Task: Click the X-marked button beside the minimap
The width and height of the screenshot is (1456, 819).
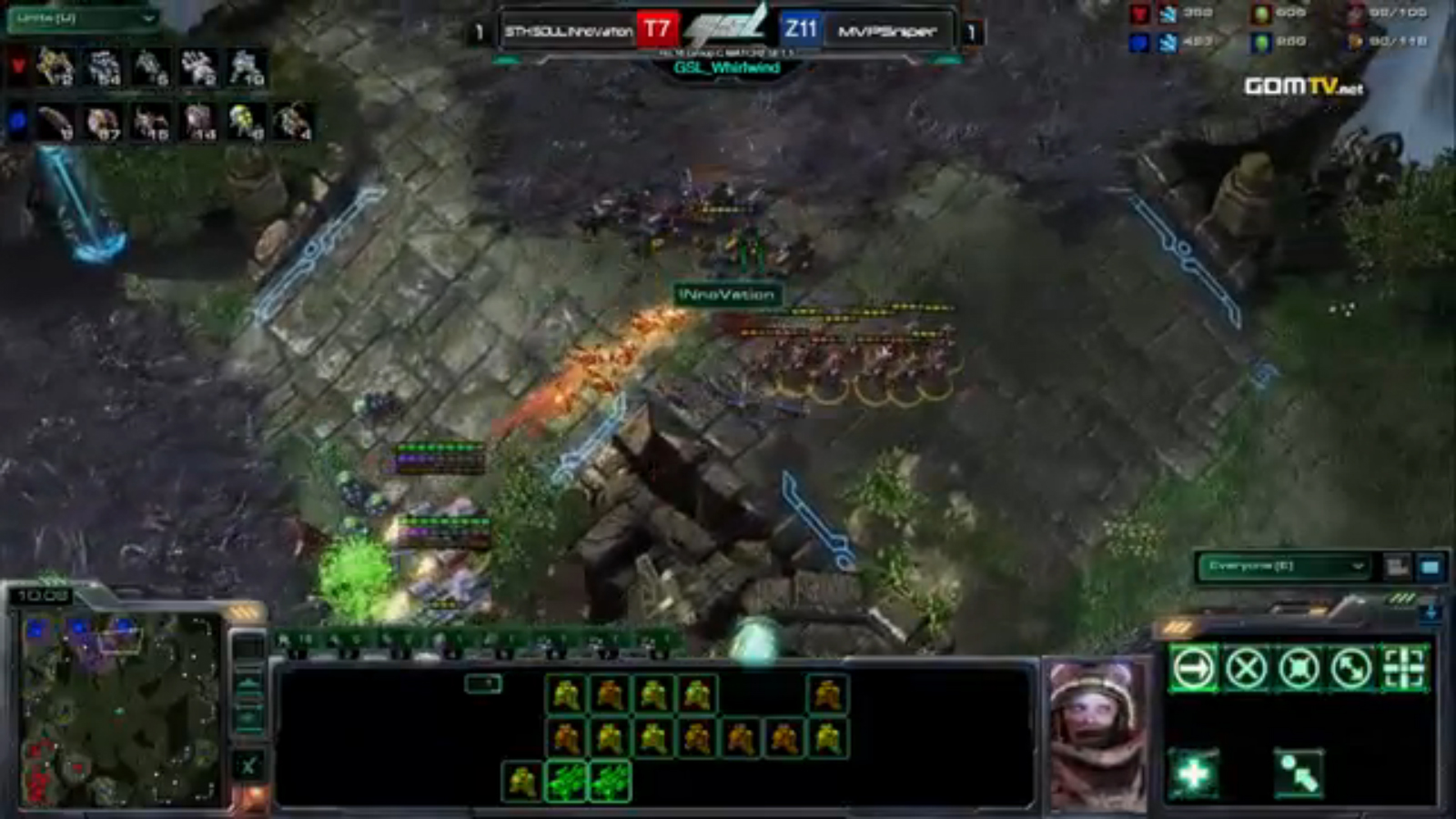Action: click(248, 765)
